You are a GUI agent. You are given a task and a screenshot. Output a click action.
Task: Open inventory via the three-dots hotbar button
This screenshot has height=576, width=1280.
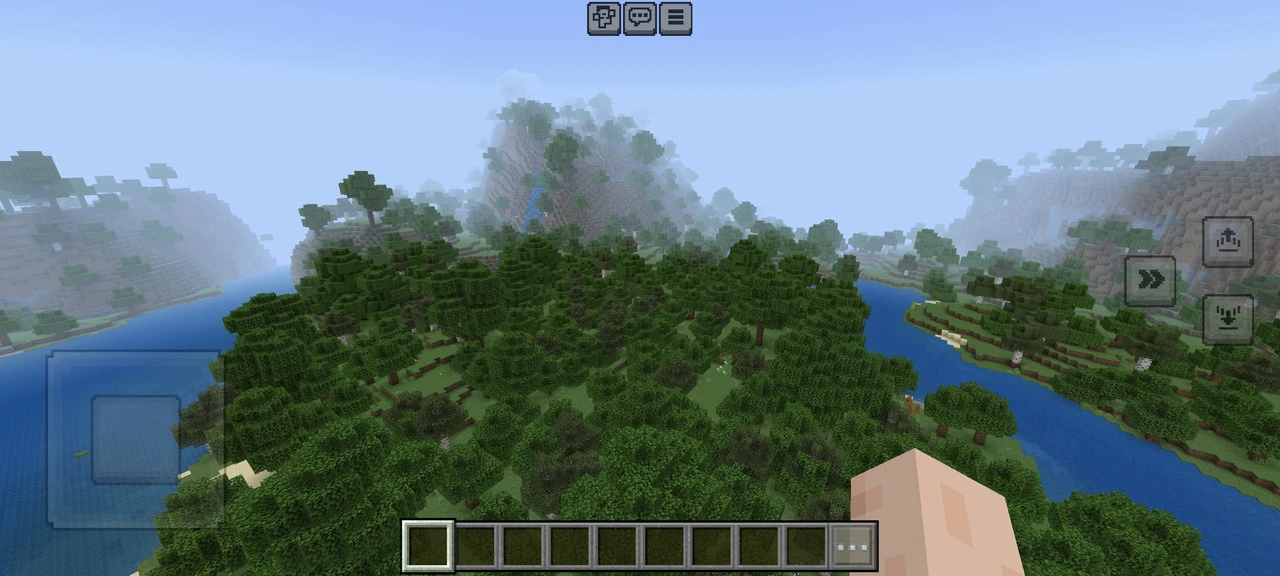coord(853,547)
